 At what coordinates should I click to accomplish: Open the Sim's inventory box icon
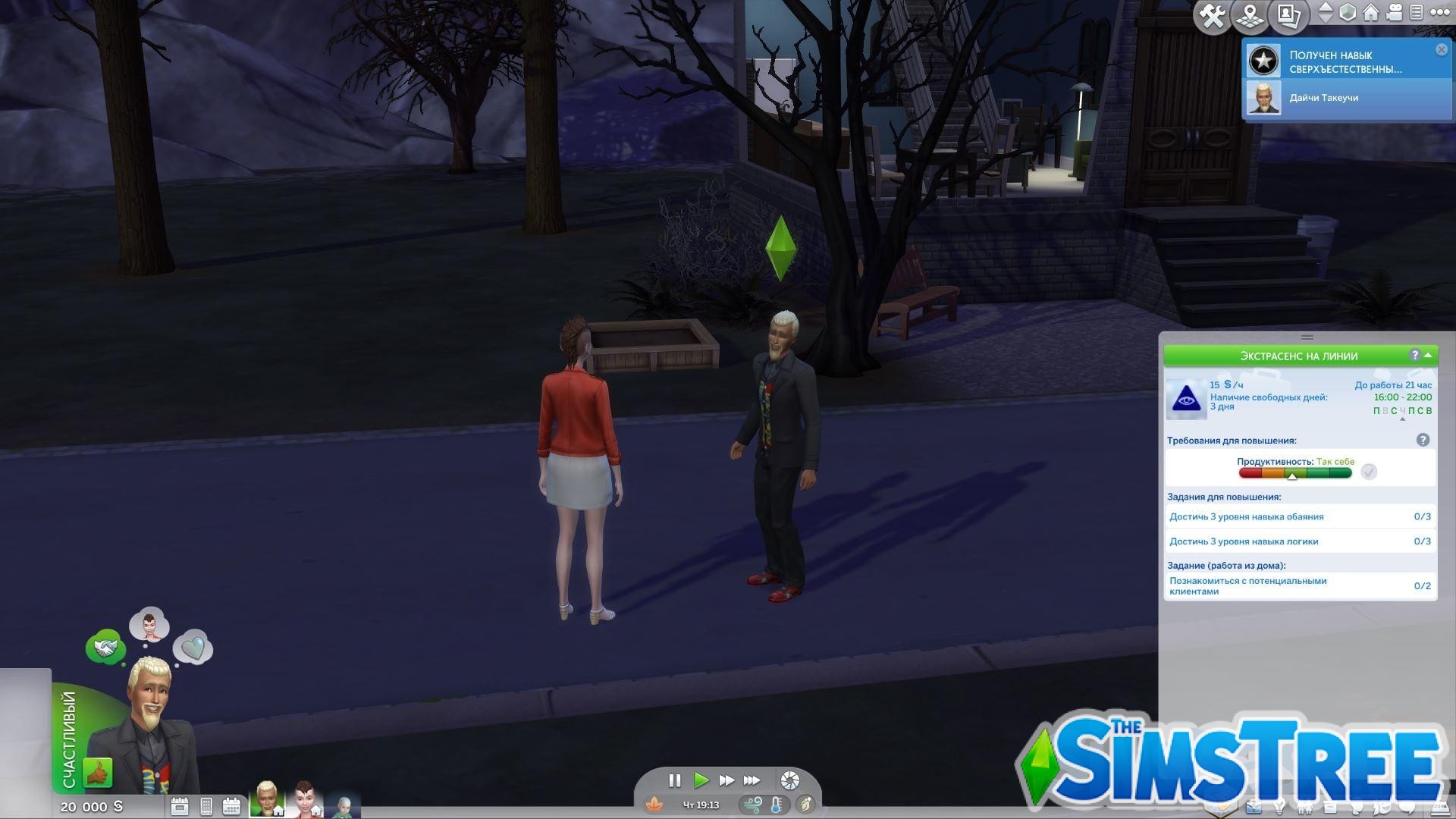coord(1330,806)
